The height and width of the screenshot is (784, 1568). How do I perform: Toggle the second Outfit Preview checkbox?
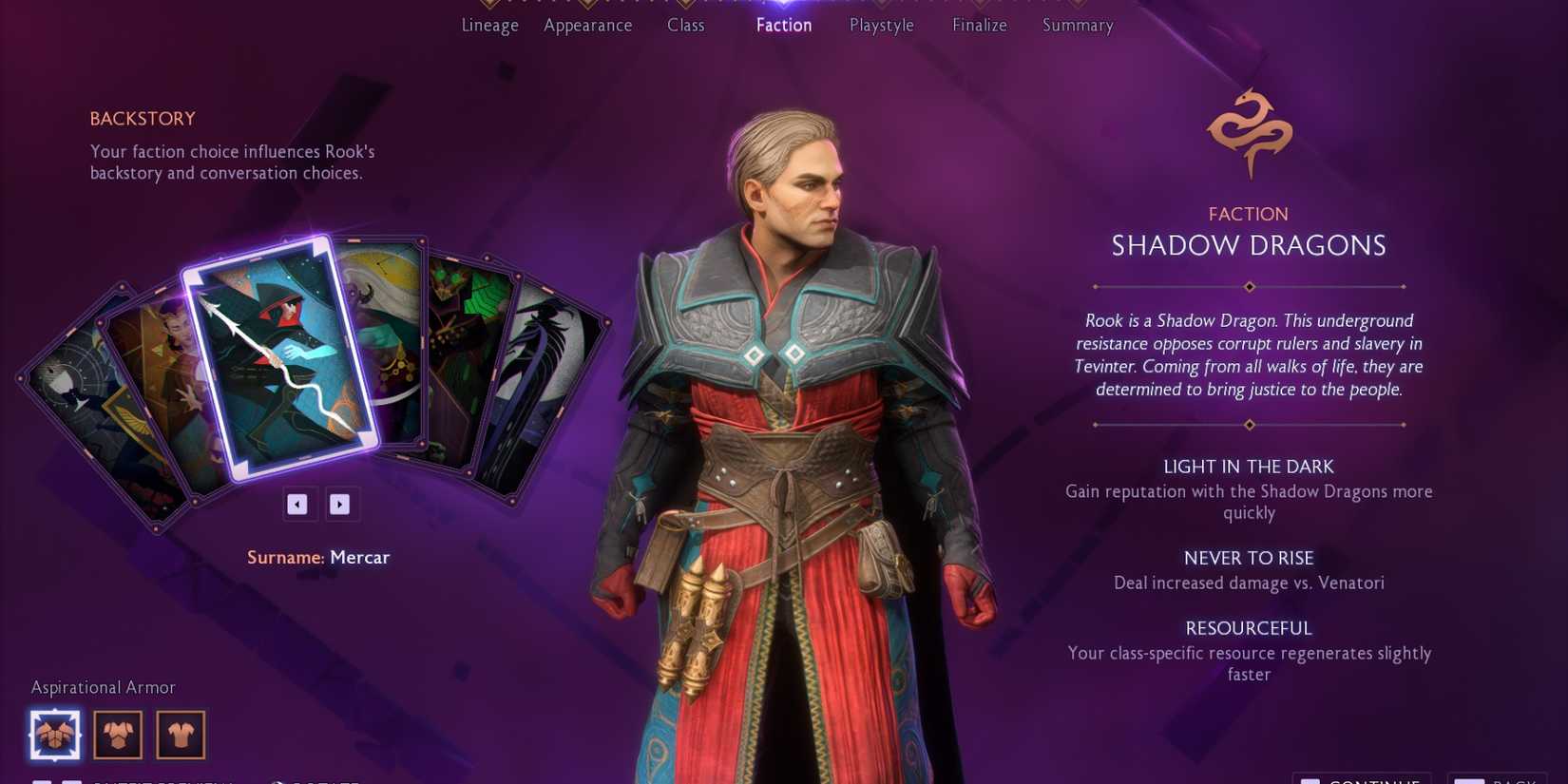click(72, 779)
